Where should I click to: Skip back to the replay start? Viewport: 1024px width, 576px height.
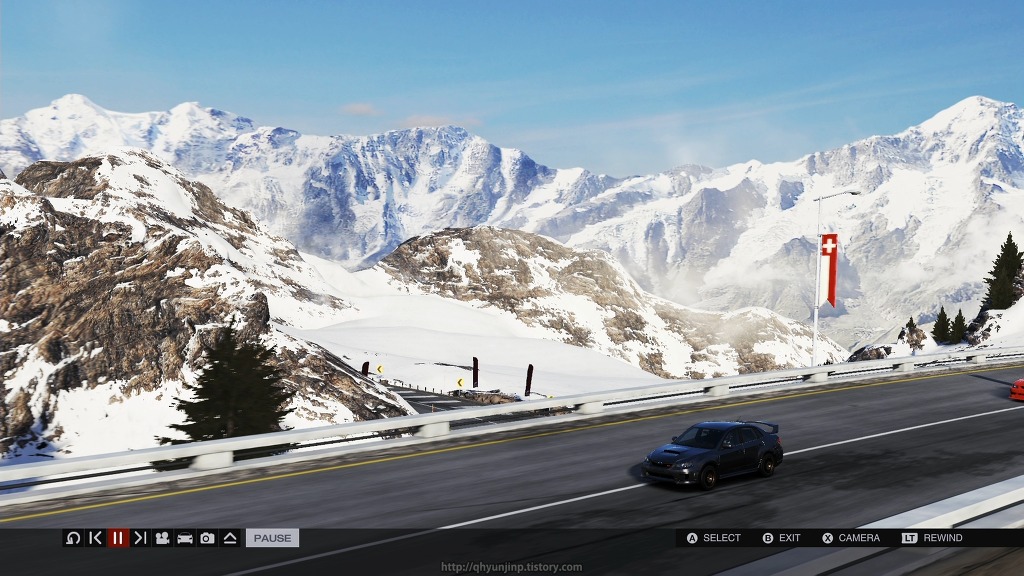pos(95,538)
